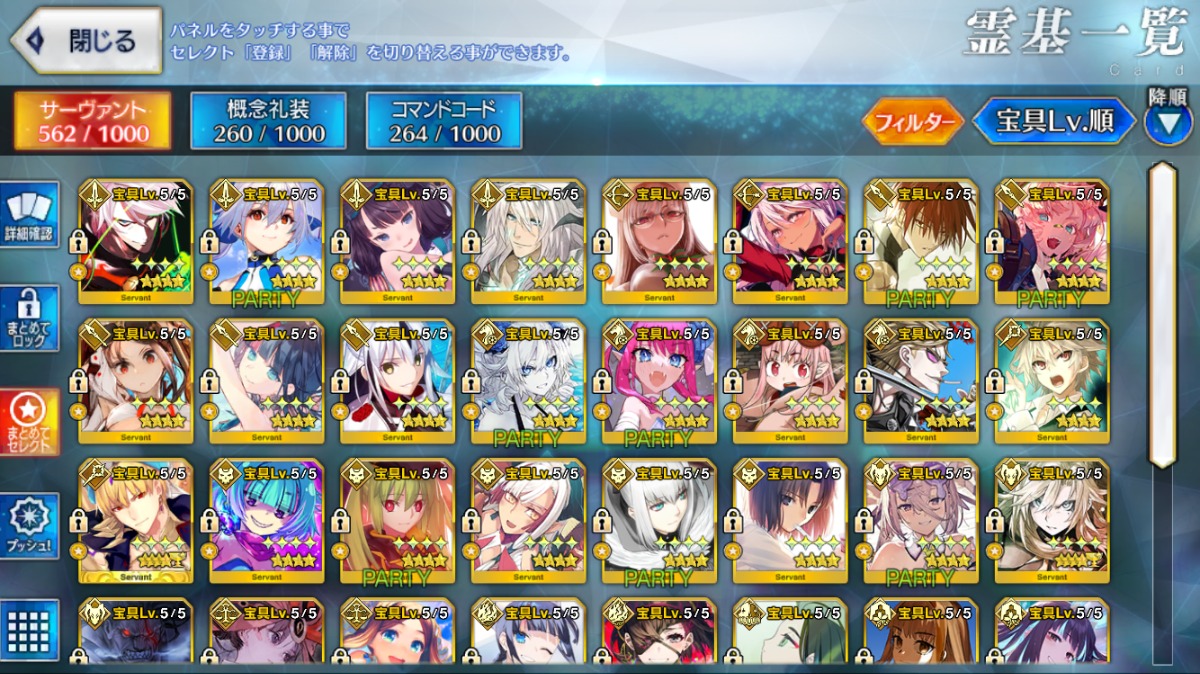
Task: Open the 概念礼装 tab
Action: 268,121
